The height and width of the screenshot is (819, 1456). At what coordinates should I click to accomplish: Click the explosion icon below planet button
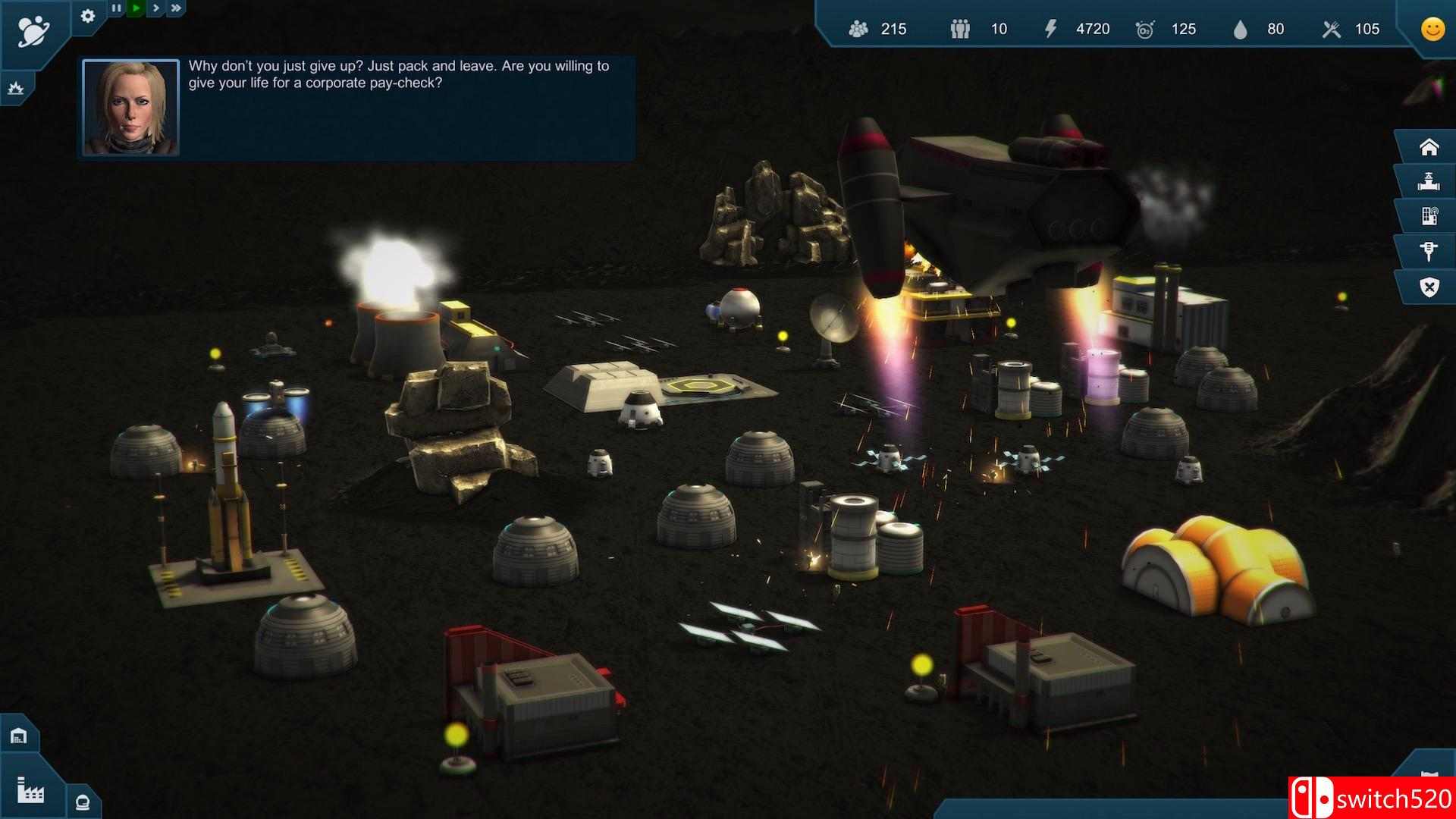click(15, 89)
